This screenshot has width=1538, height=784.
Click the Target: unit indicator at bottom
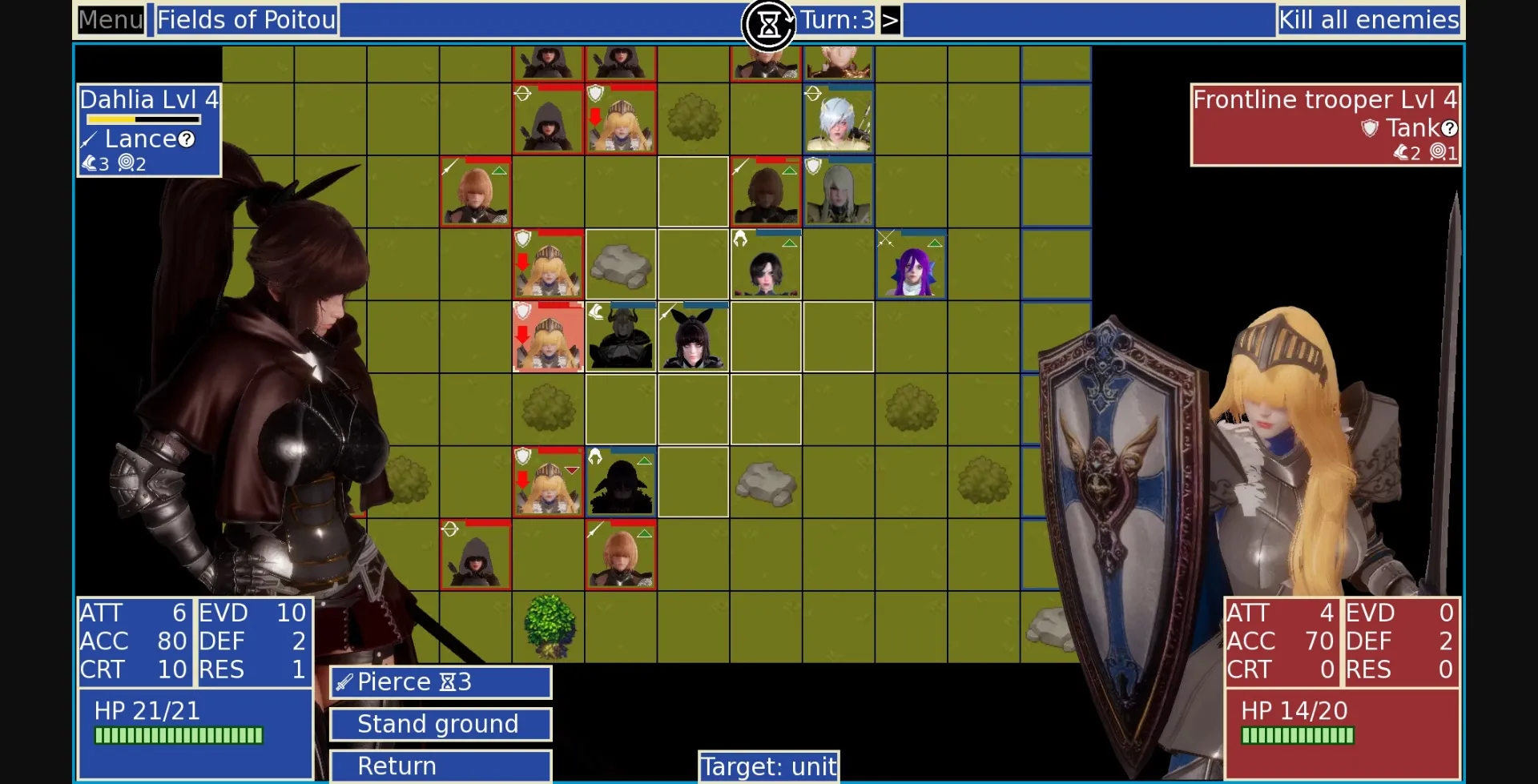768,766
